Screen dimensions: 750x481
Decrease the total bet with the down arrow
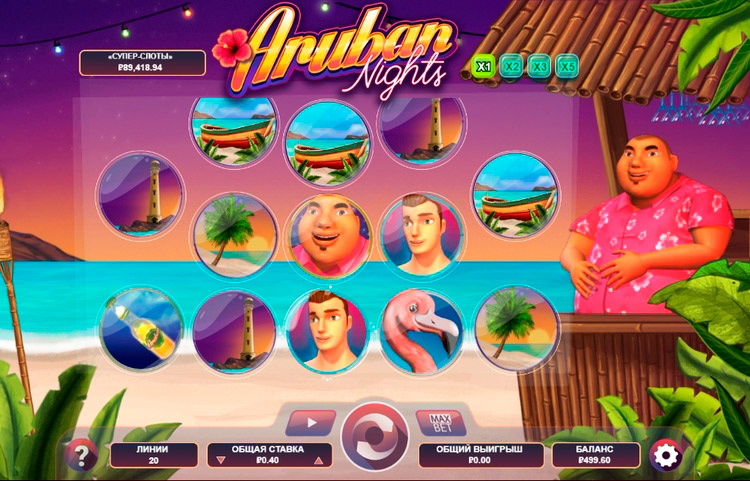219,461
